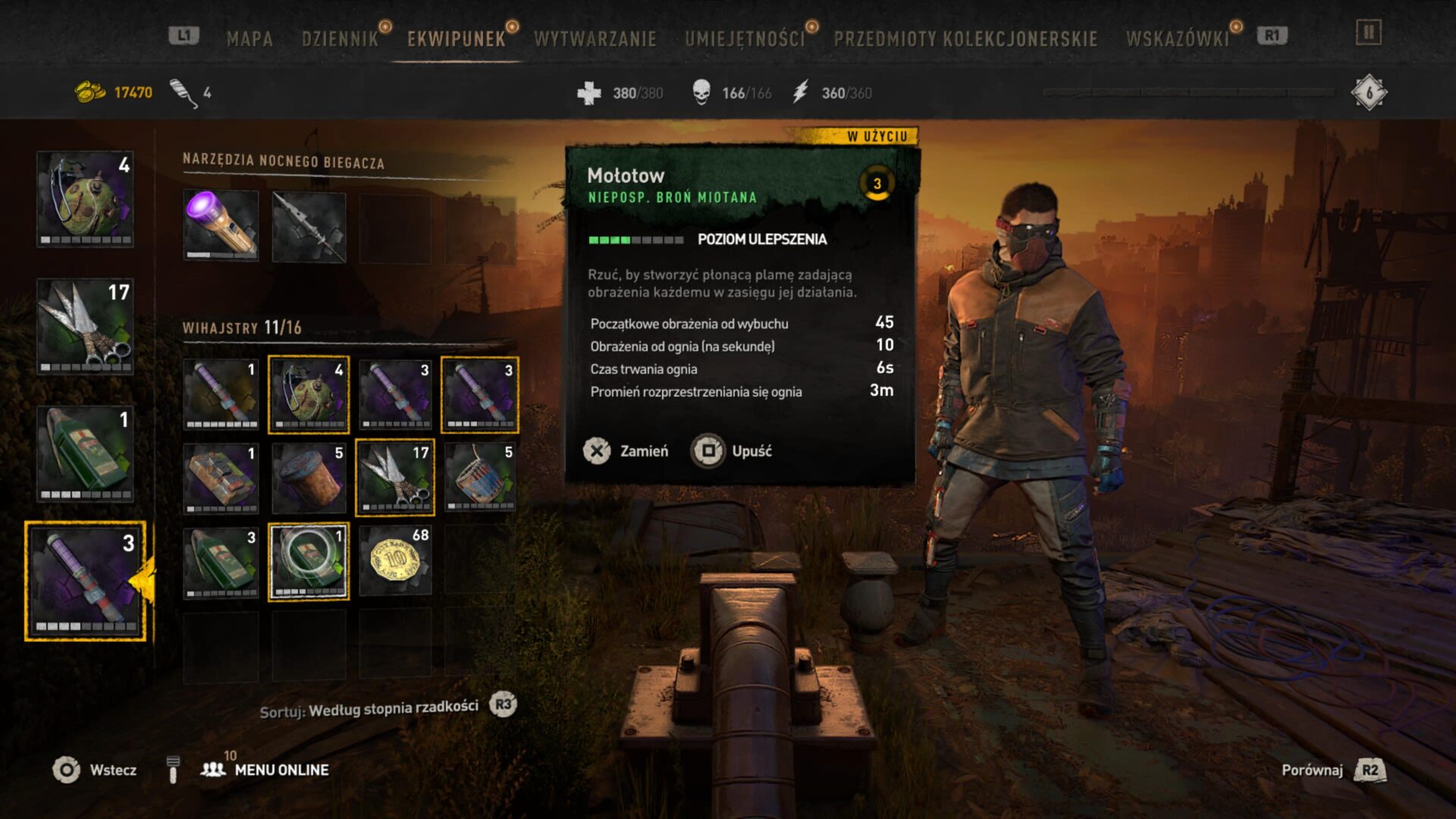The width and height of the screenshot is (1456, 819).
Task: Change sorting via the Sortuj label
Action: click(369, 709)
